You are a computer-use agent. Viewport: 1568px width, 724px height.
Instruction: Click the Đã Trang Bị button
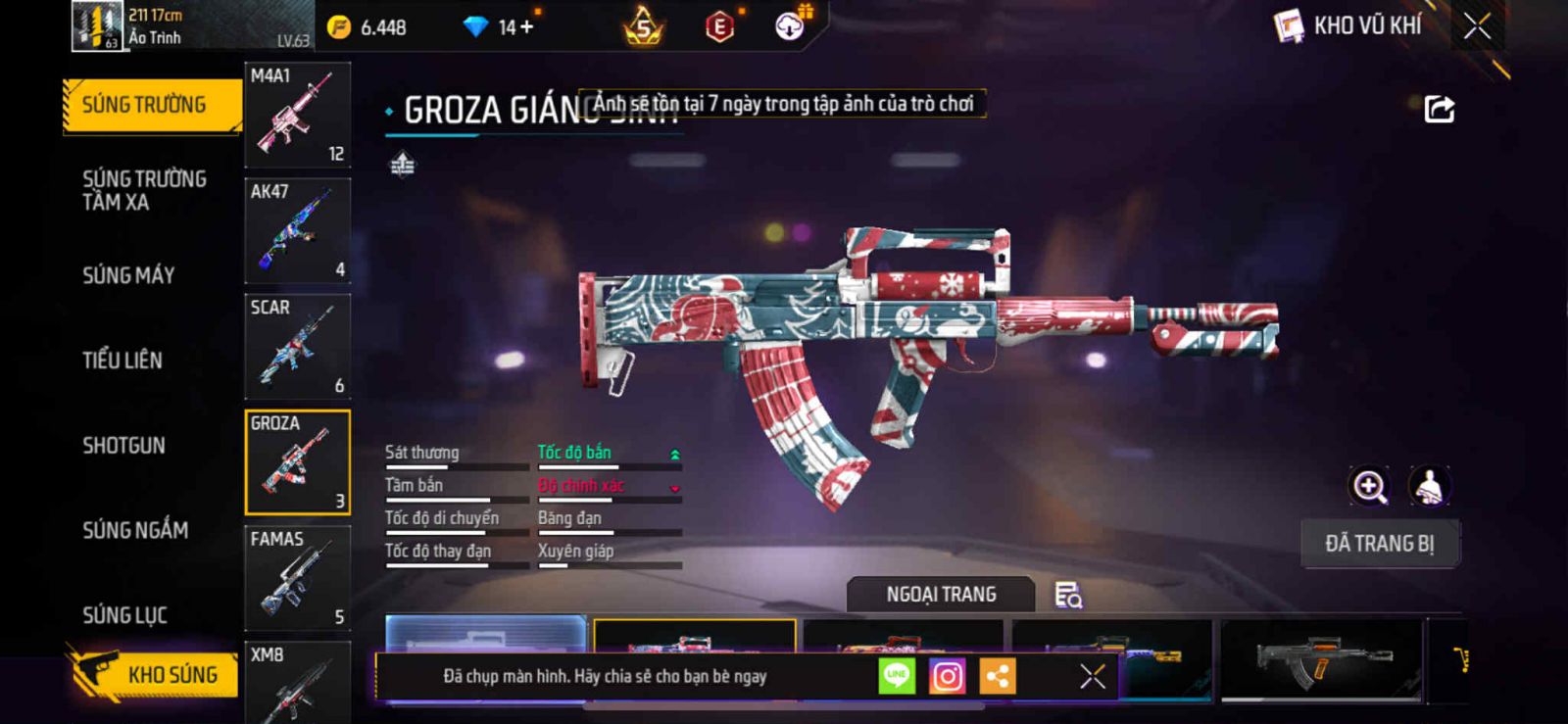pos(1379,544)
